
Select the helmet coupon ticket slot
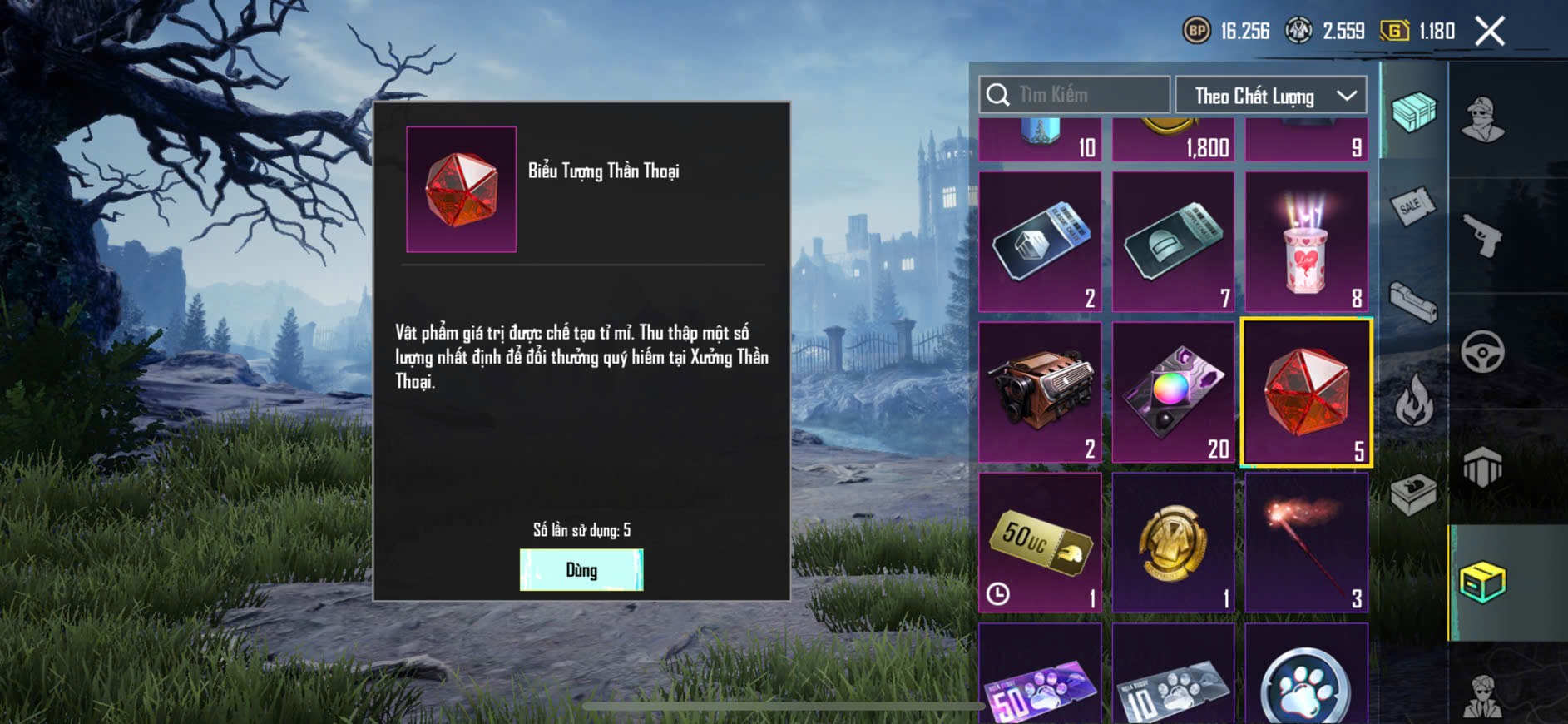1173,242
